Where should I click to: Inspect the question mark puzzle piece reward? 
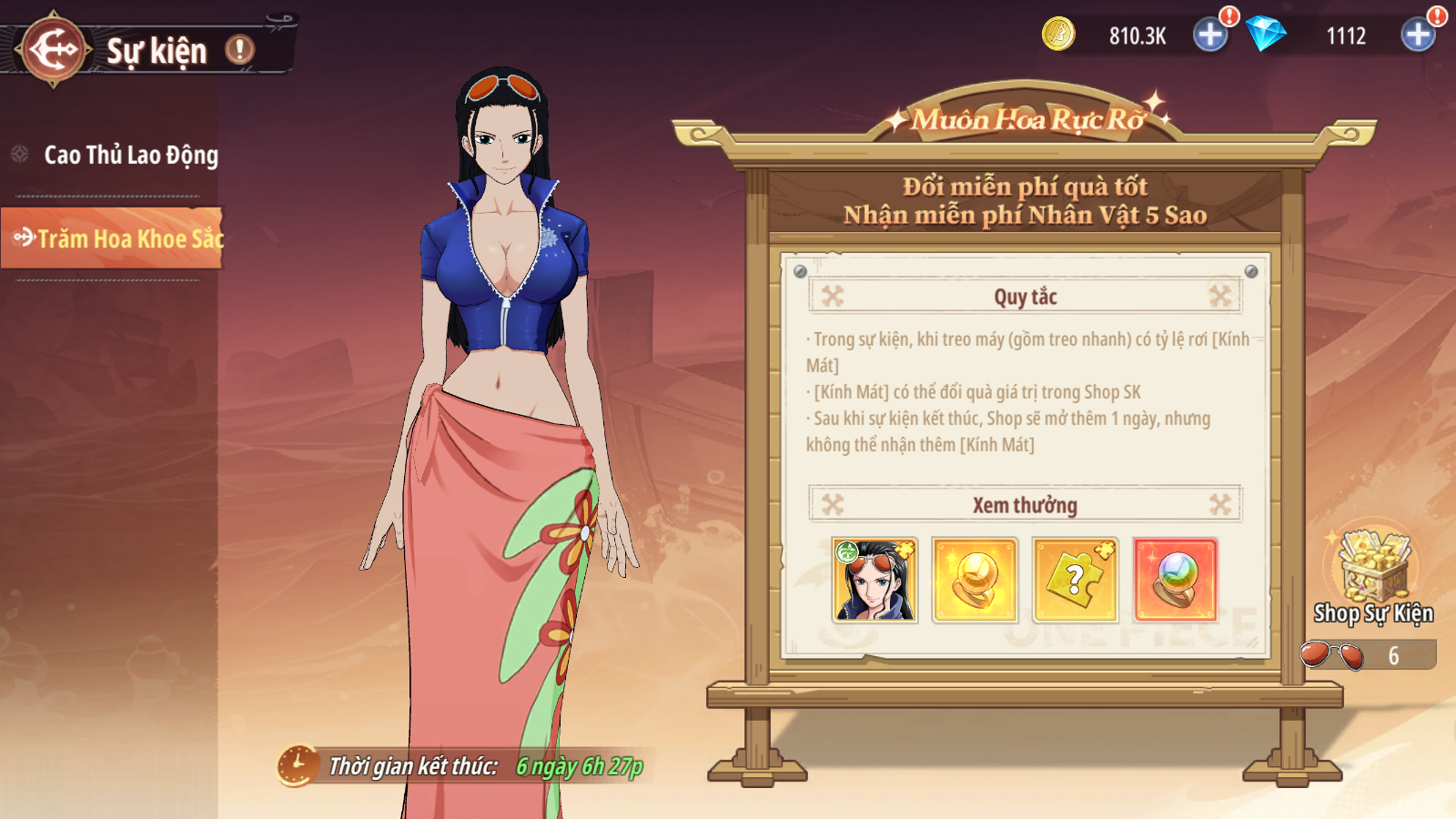[x=1075, y=580]
